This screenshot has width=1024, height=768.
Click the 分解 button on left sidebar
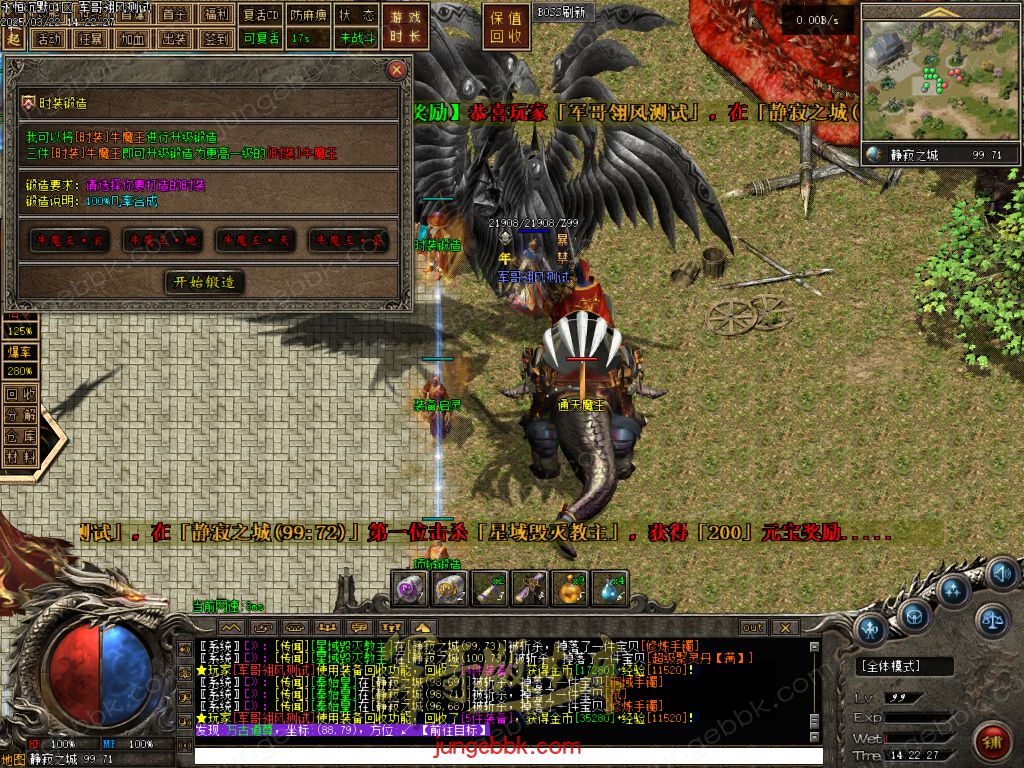tap(20, 414)
